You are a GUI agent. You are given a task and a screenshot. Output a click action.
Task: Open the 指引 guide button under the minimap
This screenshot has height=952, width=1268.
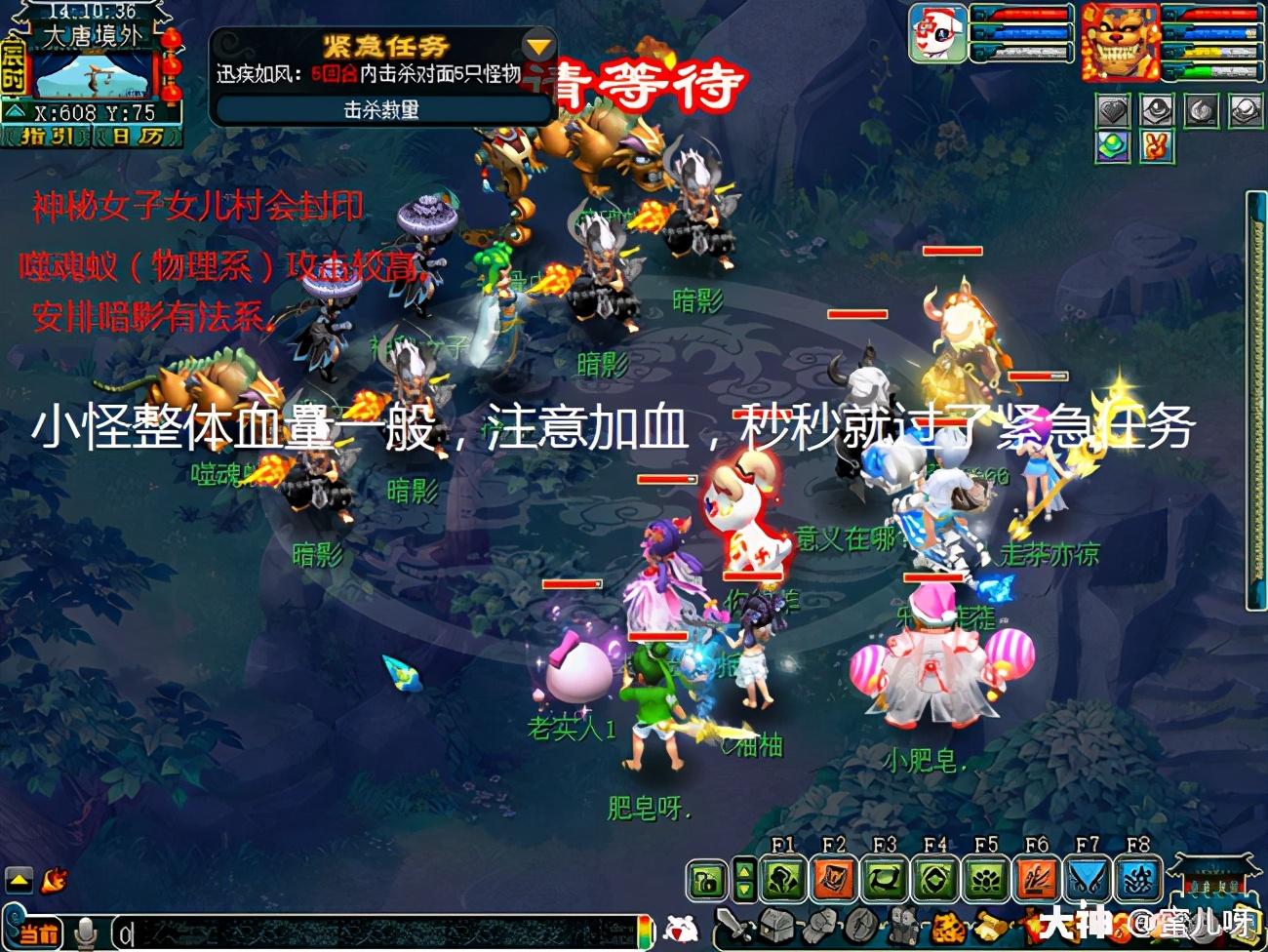(48, 136)
